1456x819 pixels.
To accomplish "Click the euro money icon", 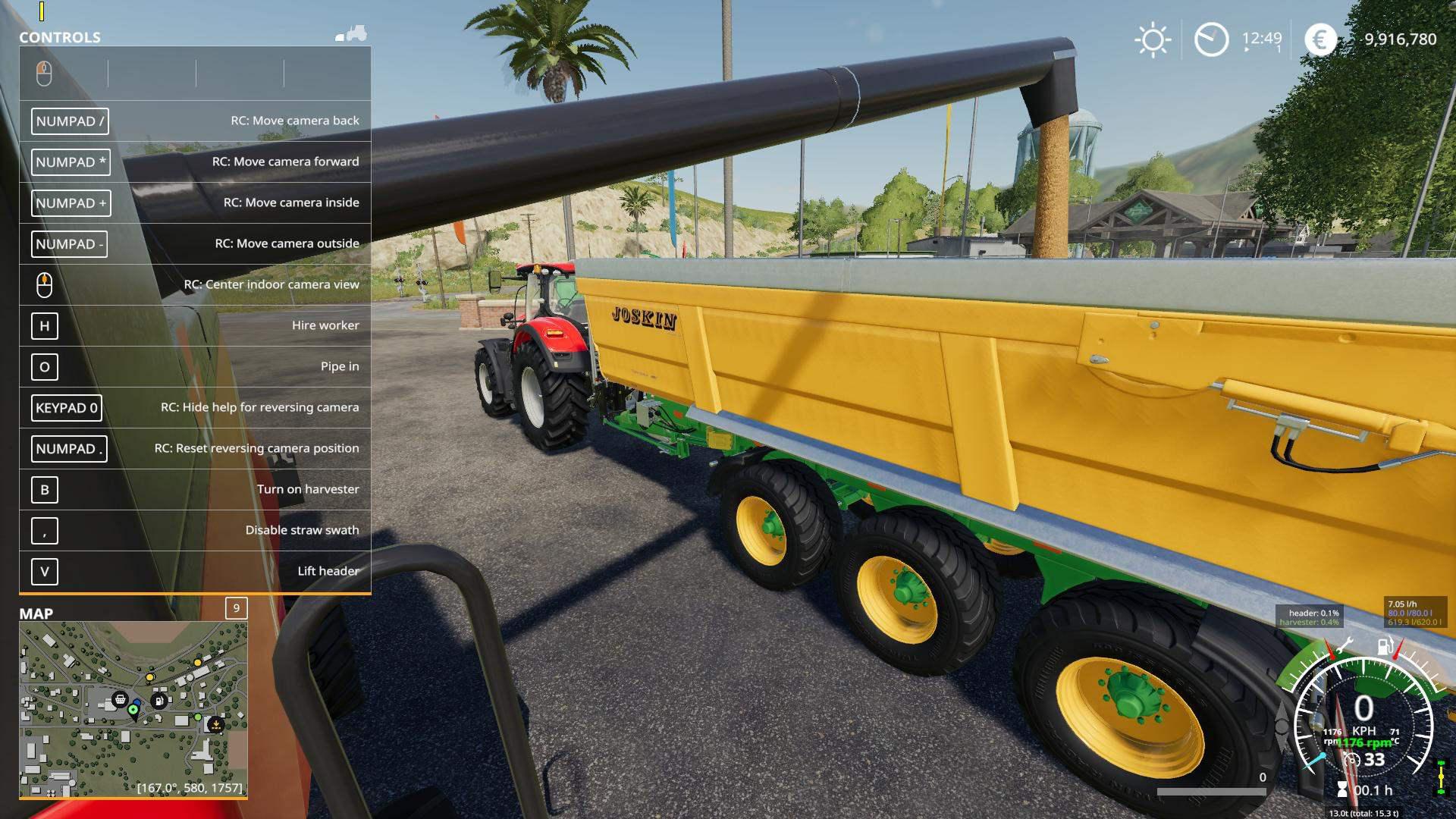I will (1320, 39).
